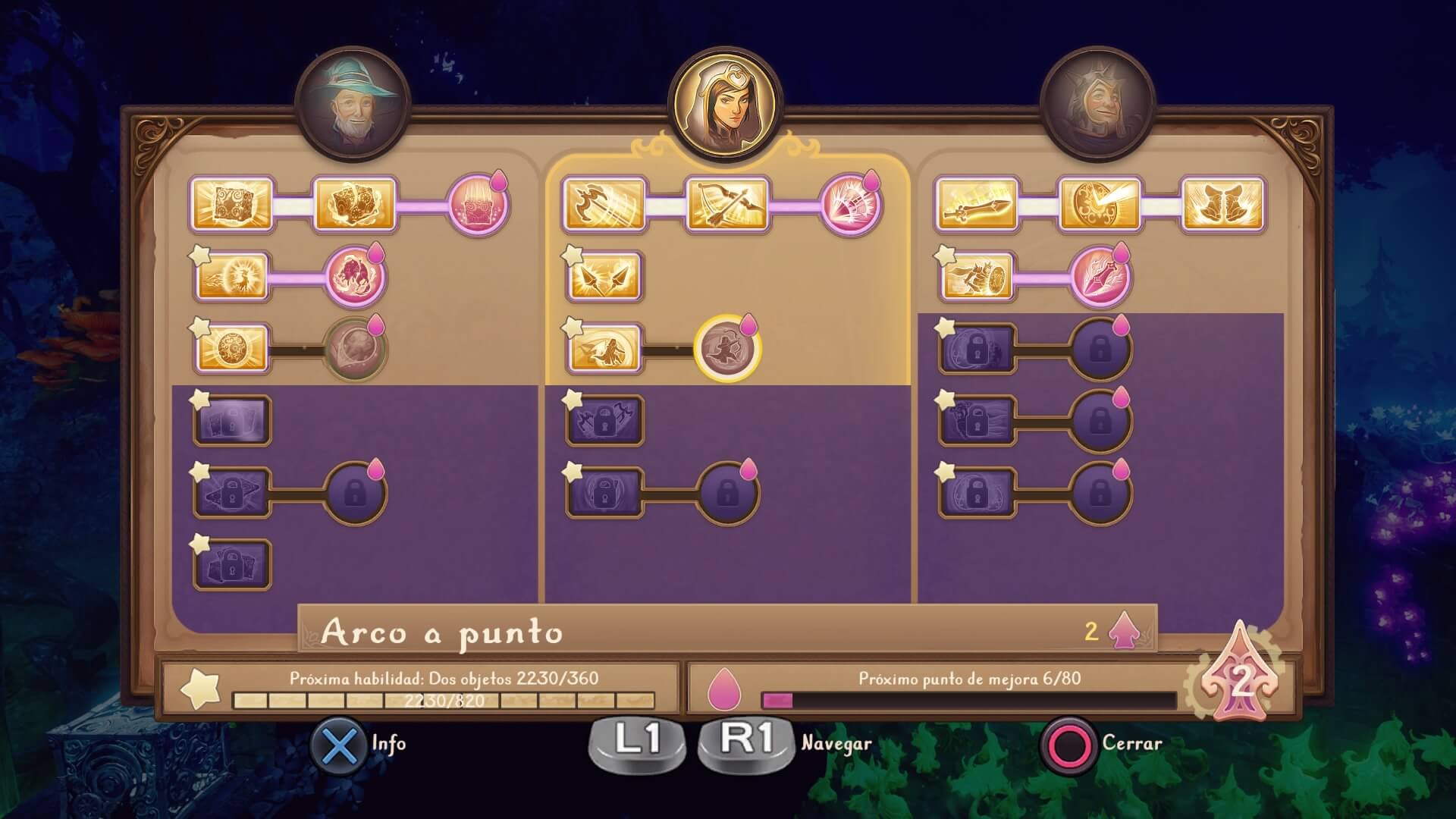Screen dimensions: 1456x819
Task: Select the pink arrow burst upgrade
Action: pos(851,205)
